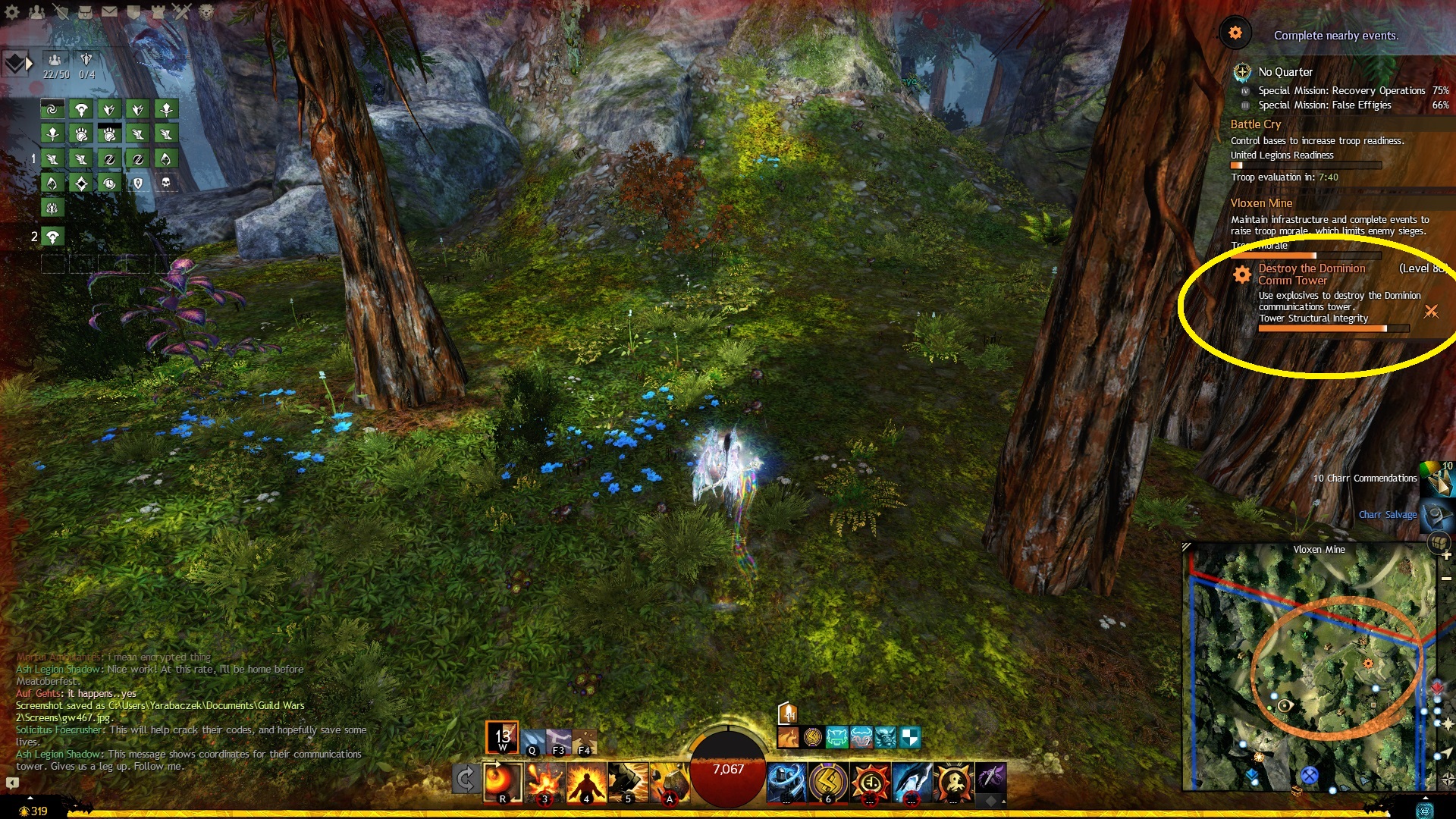
Task: Select the Charr Salvage loot icon
Action: point(1436,516)
